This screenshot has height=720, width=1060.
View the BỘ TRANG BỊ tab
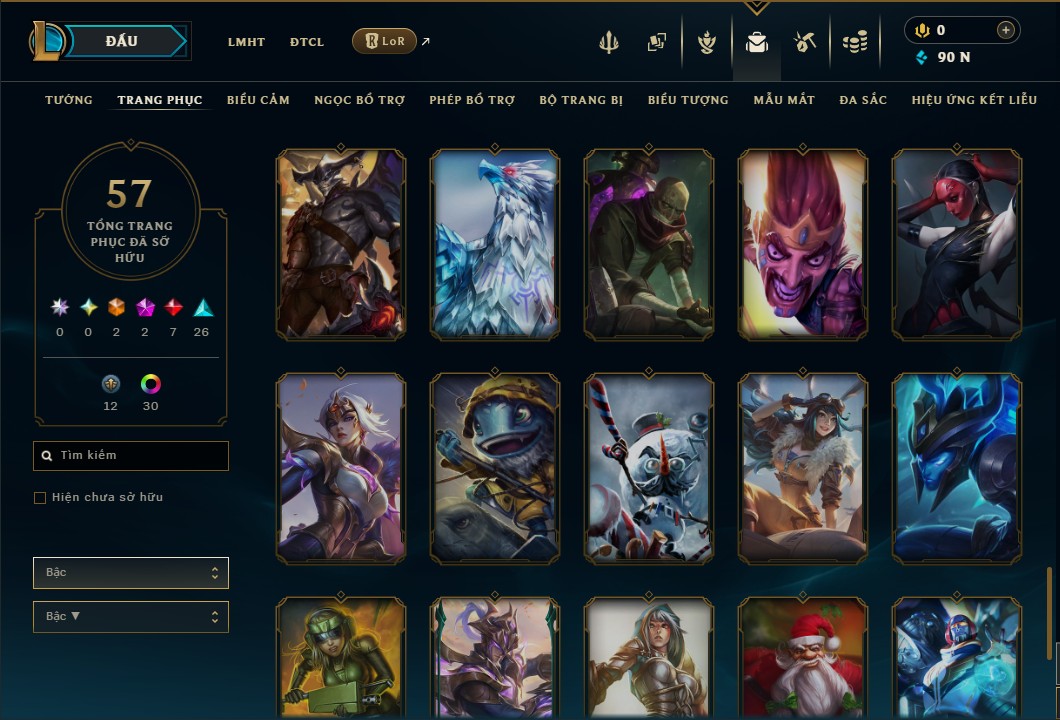581,100
